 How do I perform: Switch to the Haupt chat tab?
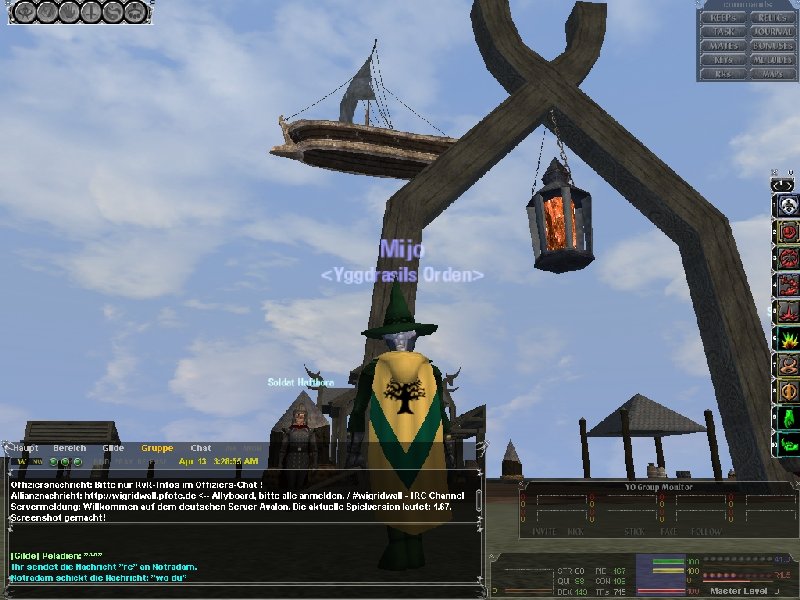point(24,449)
